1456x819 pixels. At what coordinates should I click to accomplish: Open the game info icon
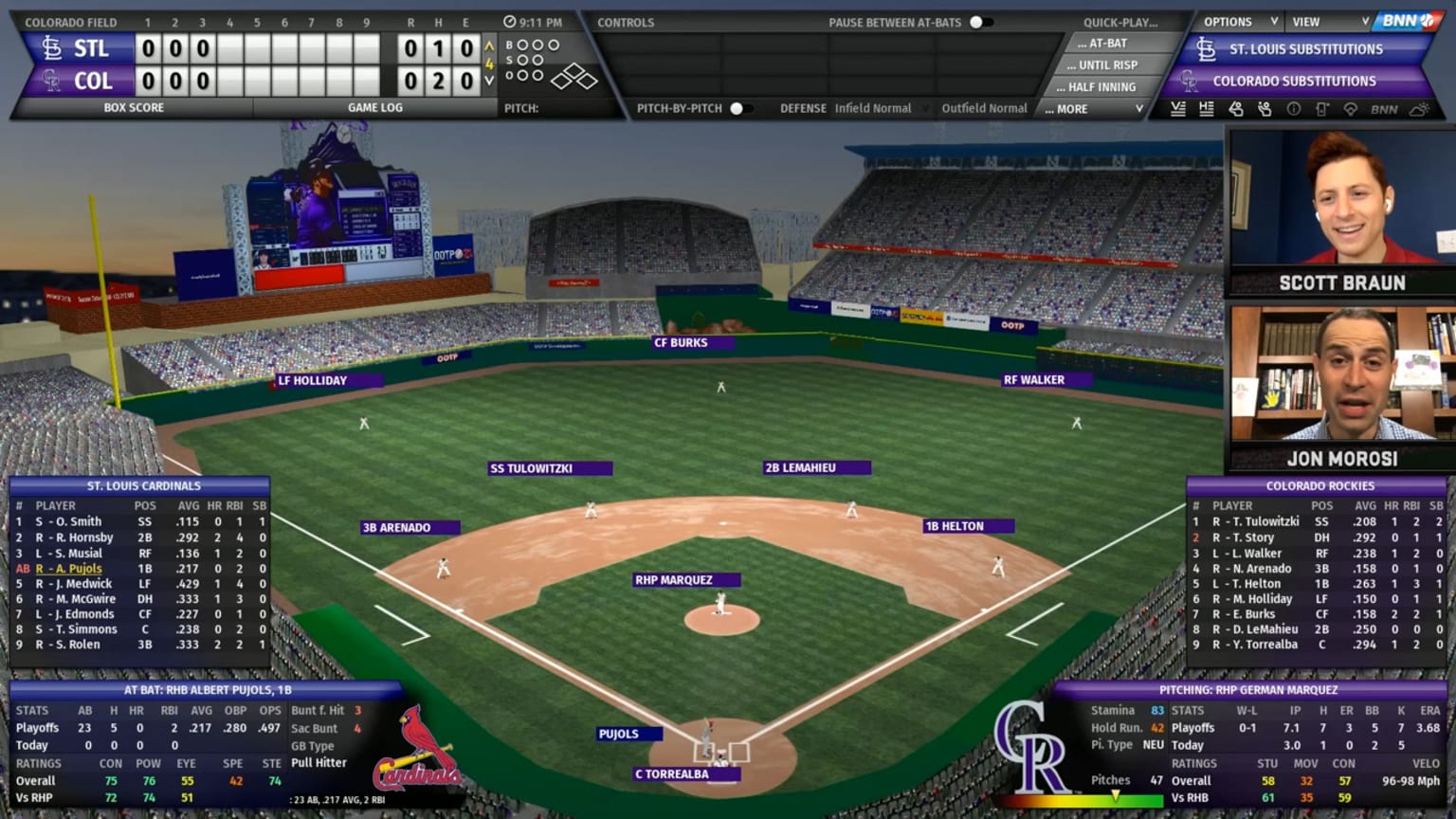pyautogui.click(x=1293, y=110)
